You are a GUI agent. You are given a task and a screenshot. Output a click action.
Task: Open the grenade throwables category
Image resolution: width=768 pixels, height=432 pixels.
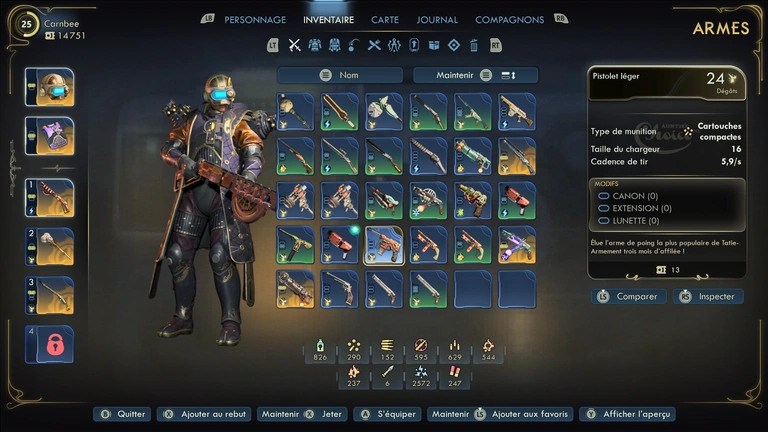(x=354, y=45)
